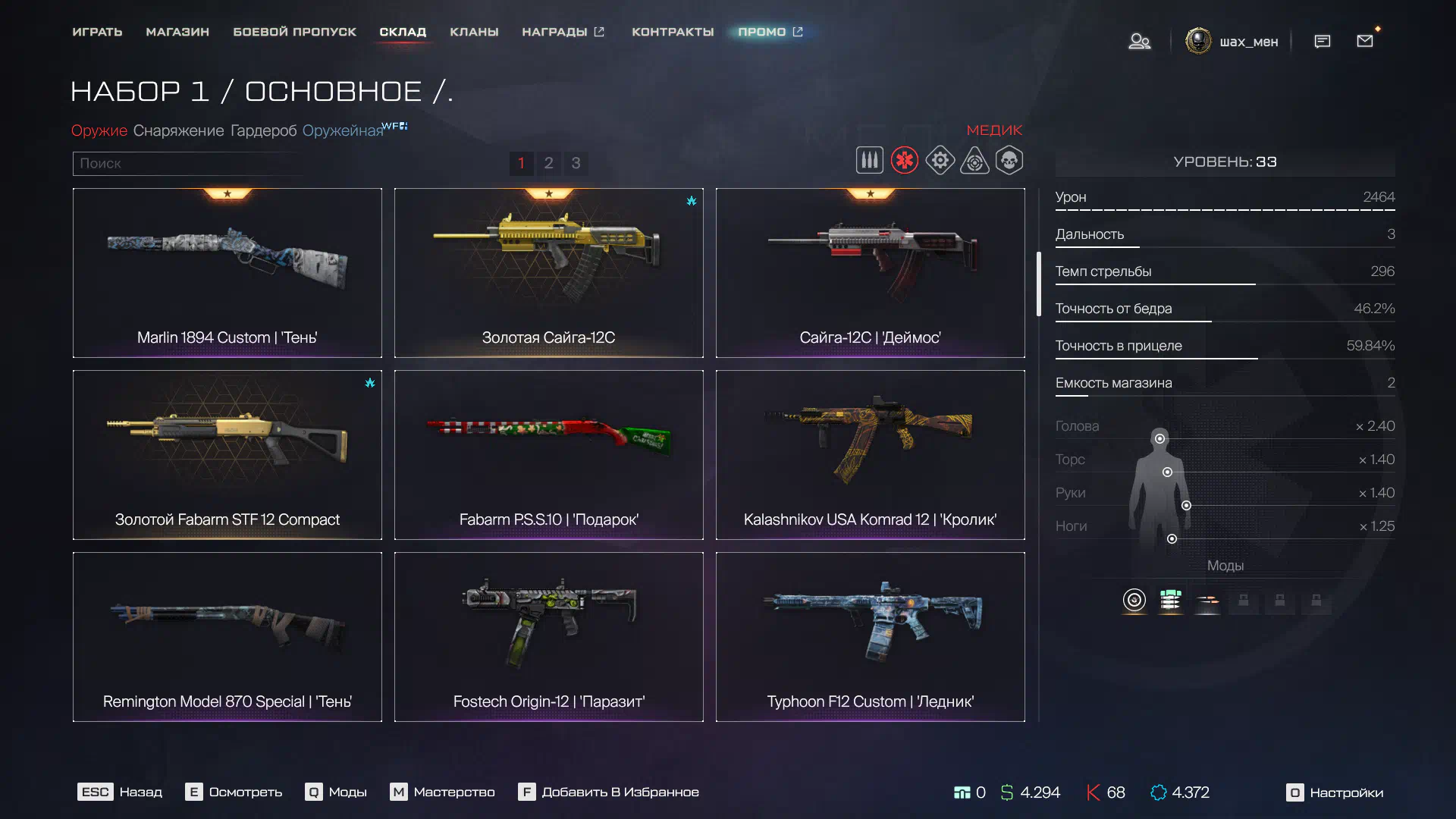The image size is (1456, 819).
Task: Select the skull class icon
Action: [1009, 160]
